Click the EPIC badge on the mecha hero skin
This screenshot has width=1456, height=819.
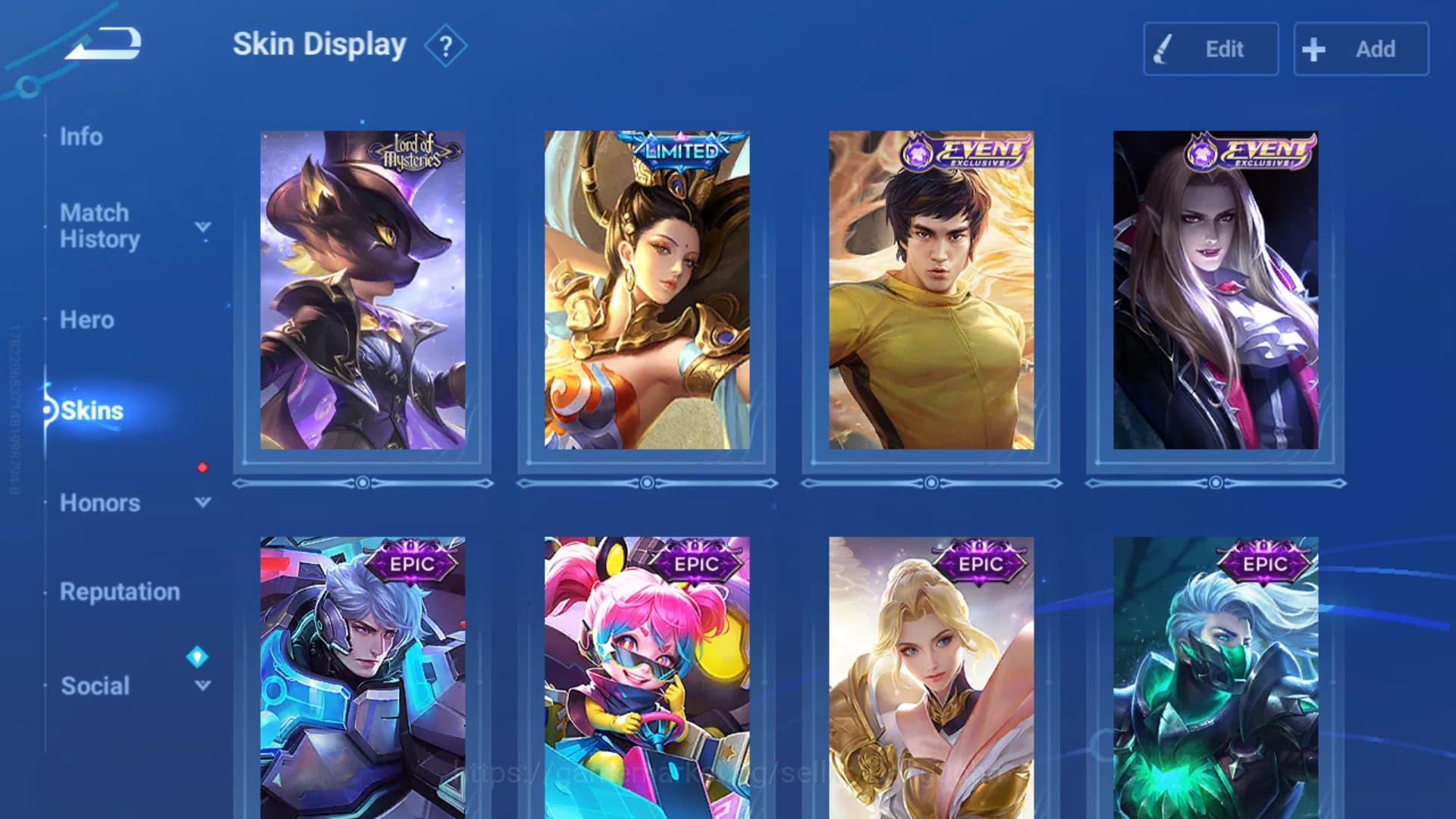(409, 565)
